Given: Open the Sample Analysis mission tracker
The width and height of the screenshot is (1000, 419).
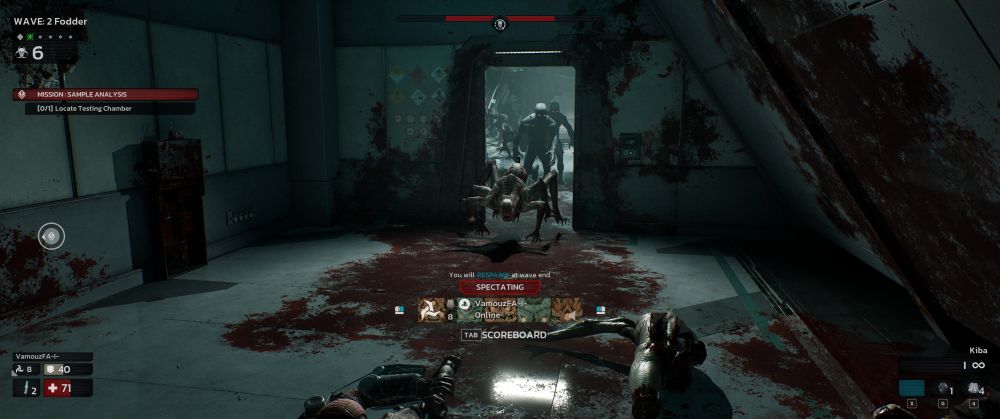Looking at the screenshot, I should pos(105,95).
